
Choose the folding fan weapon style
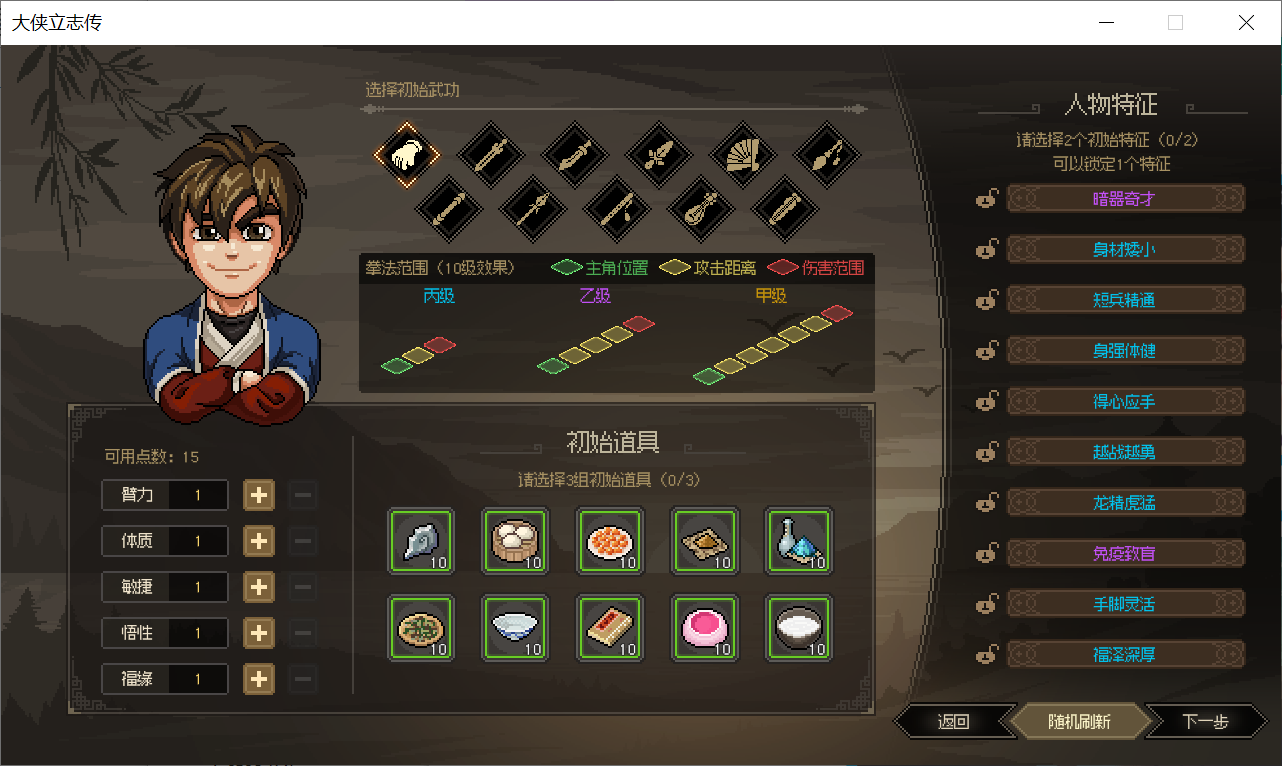click(x=743, y=155)
